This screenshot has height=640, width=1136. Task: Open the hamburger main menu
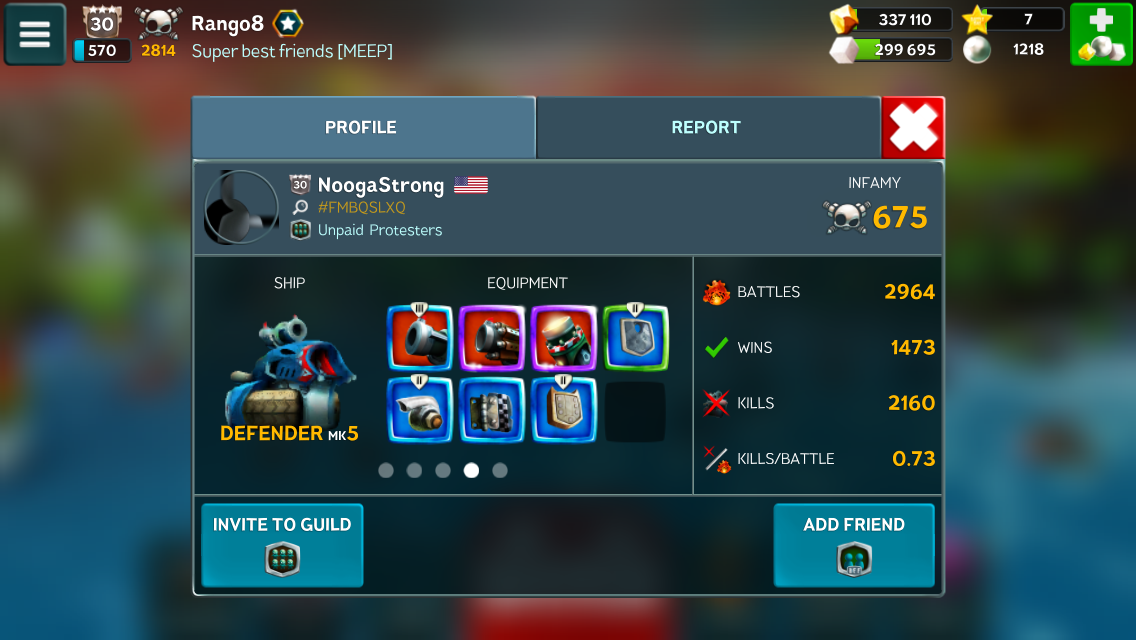click(35, 35)
